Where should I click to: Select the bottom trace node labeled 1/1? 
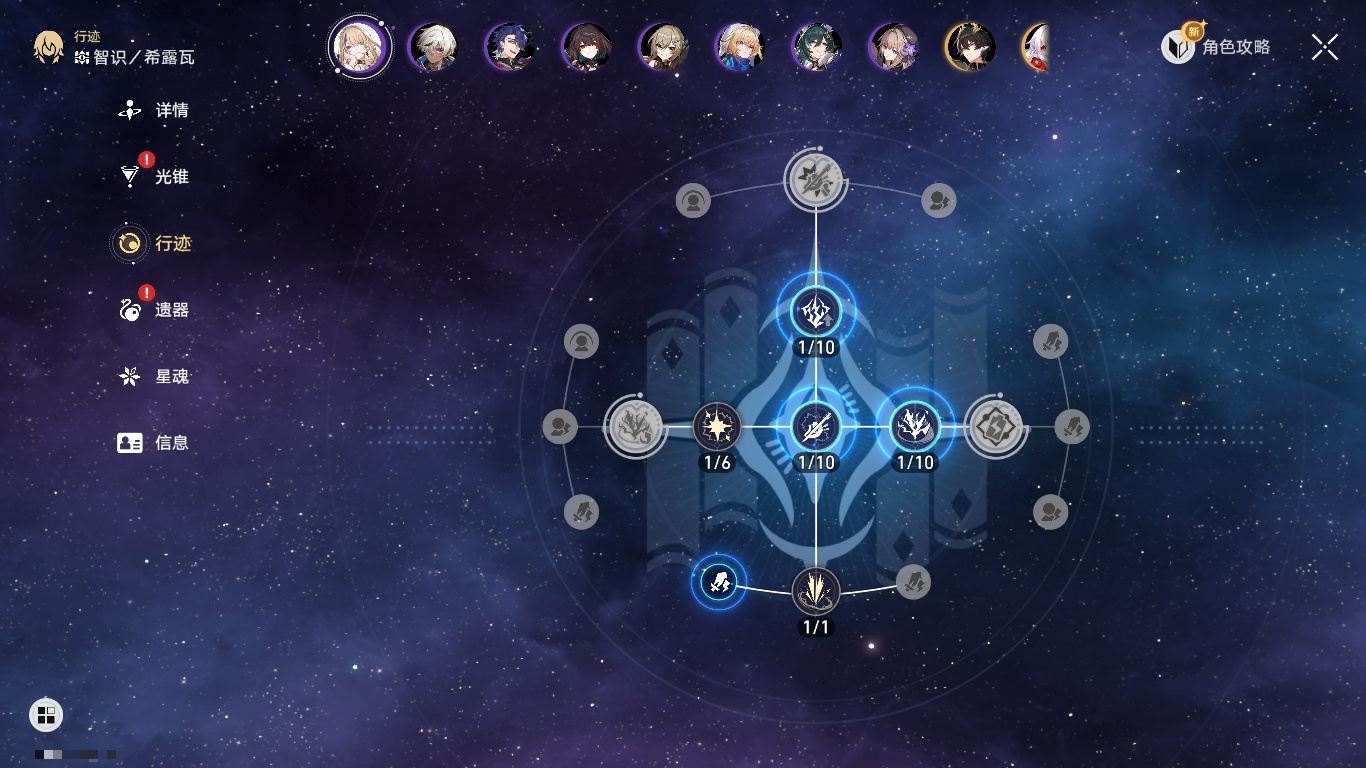point(816,591)
